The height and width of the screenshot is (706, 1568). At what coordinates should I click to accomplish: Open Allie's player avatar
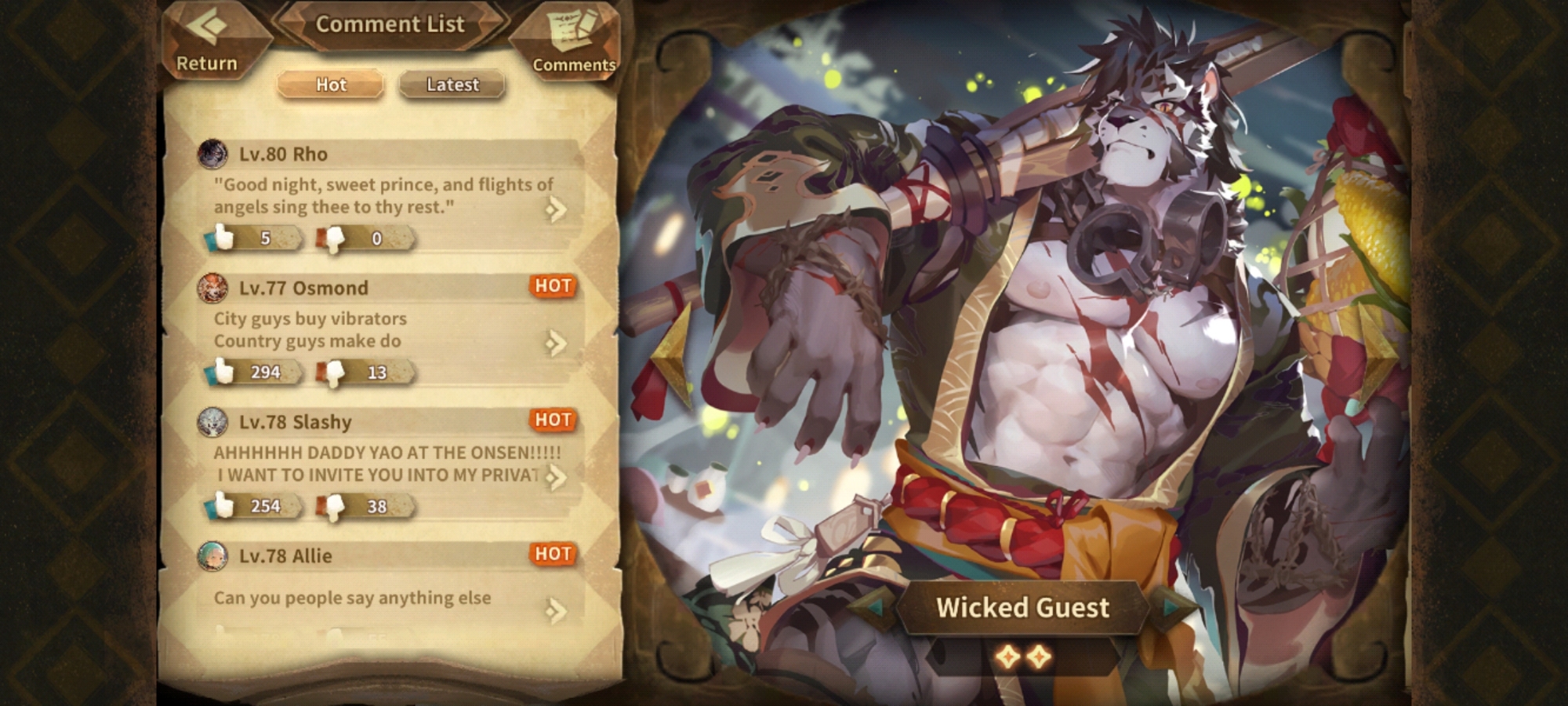(212, 556)
